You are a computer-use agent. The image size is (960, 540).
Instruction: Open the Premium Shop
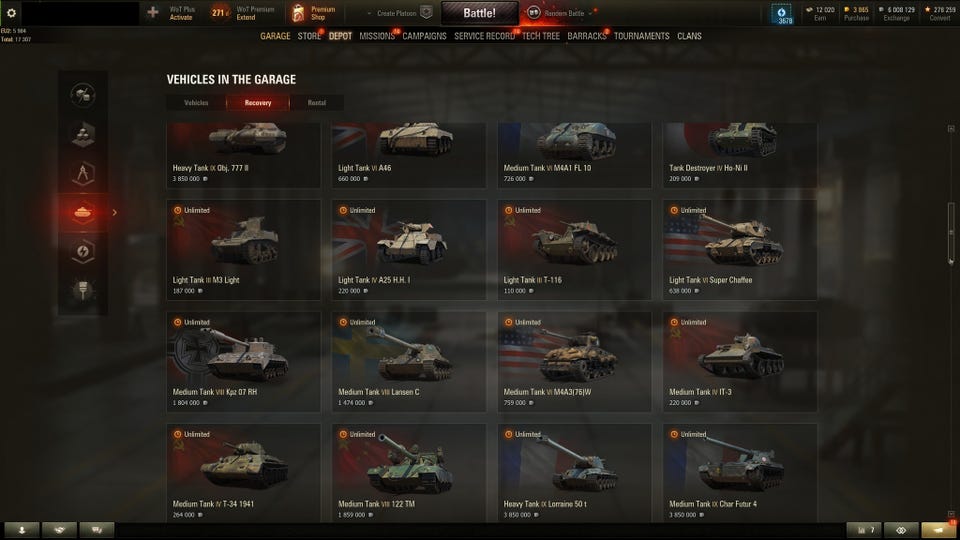tap(313, 13)
